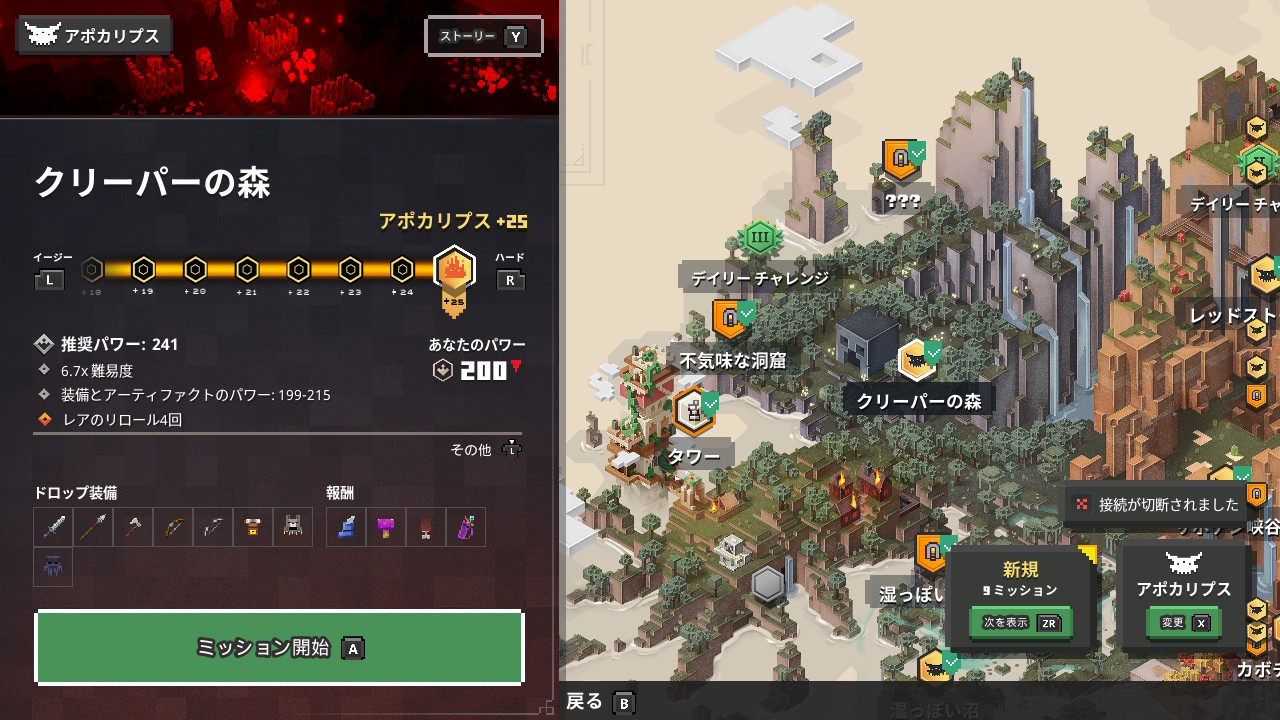The image size is (1280, 720).
Task: Choose the +19 difficulty node
Action: pos(143,270)
